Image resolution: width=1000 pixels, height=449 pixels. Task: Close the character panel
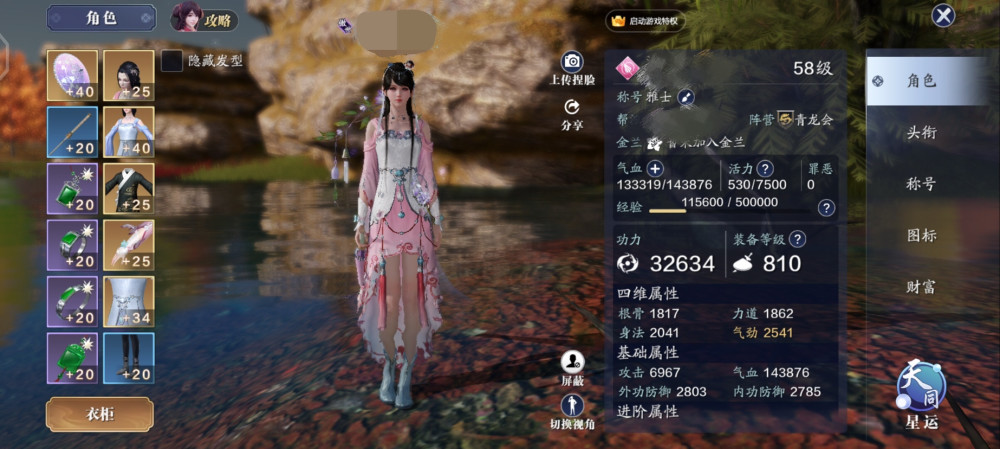tap(942, 16)
